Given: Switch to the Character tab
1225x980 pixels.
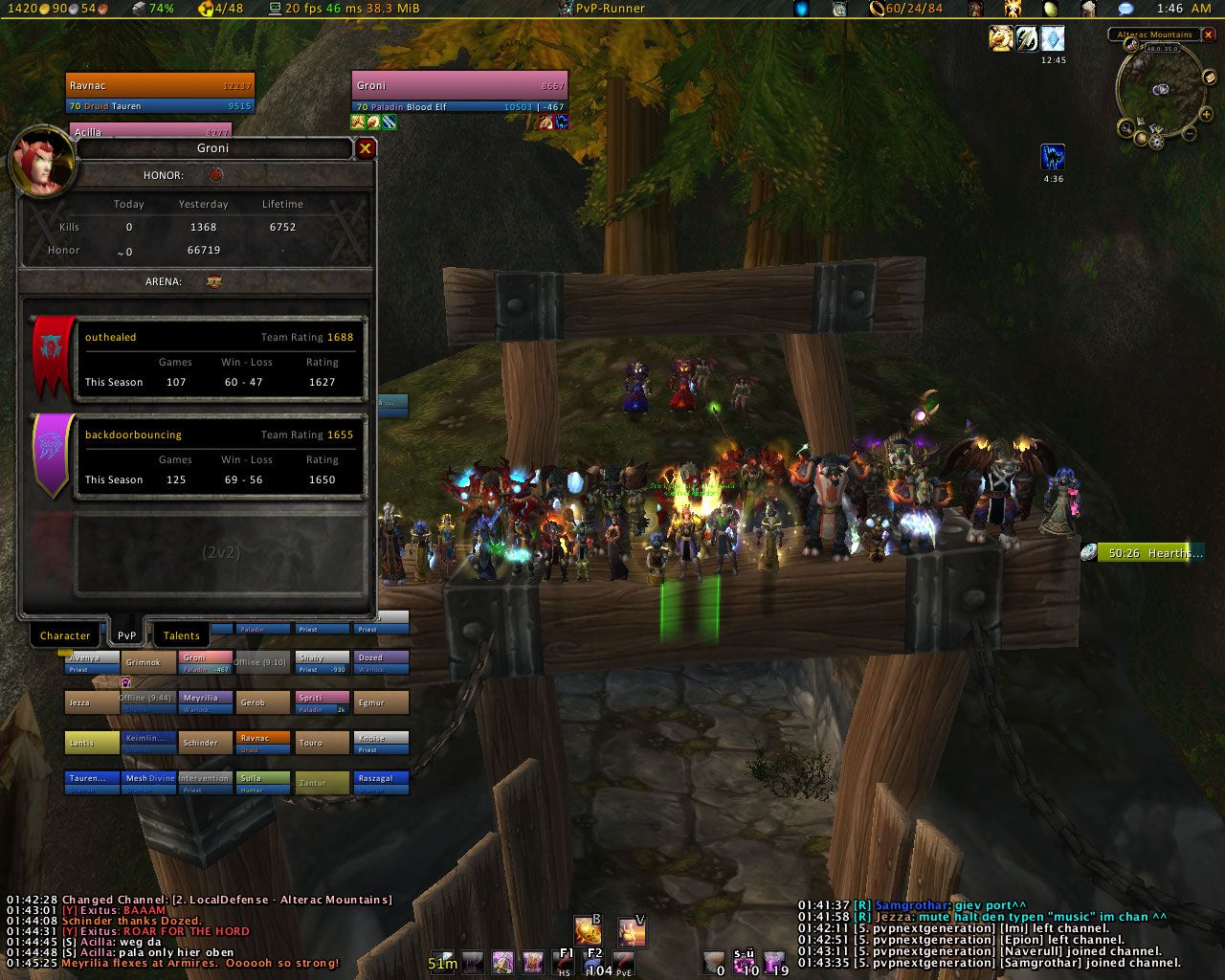Looking at the screenshot, I should pos(65,635).
